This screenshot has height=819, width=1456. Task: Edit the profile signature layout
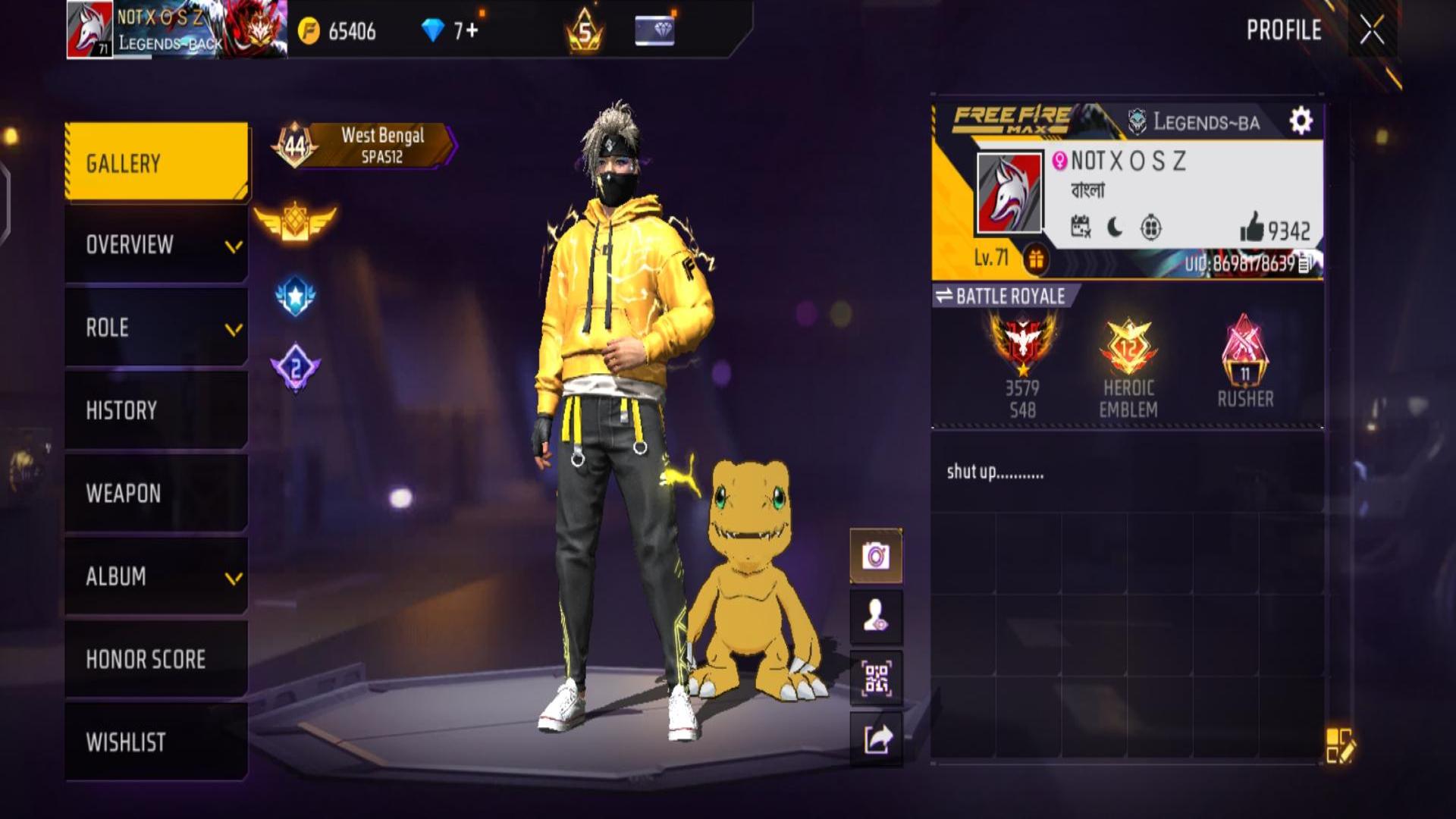pyautogui.click(x=1339, y=745)
